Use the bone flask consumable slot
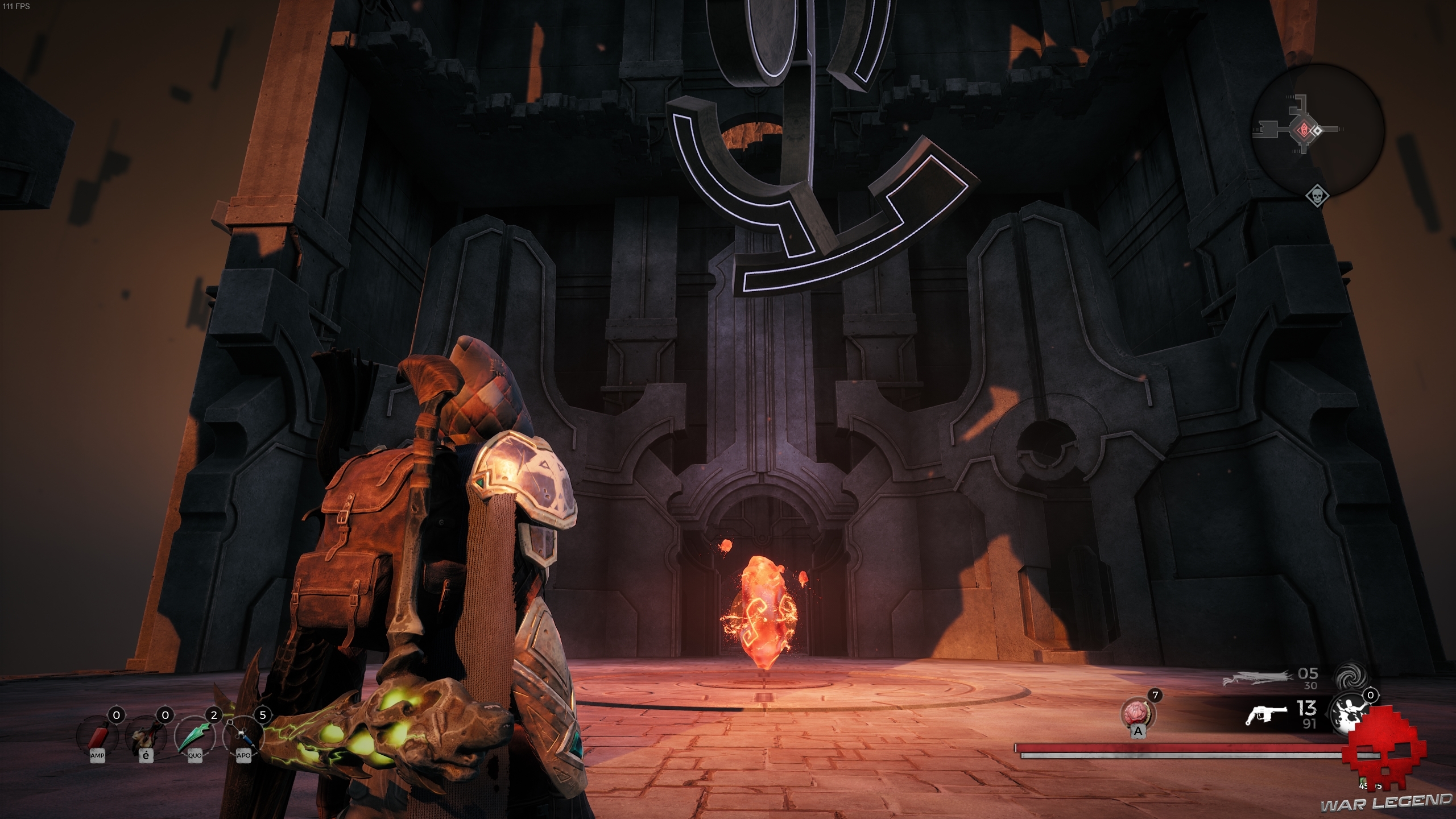1456x819 pixels. [146, 738]
